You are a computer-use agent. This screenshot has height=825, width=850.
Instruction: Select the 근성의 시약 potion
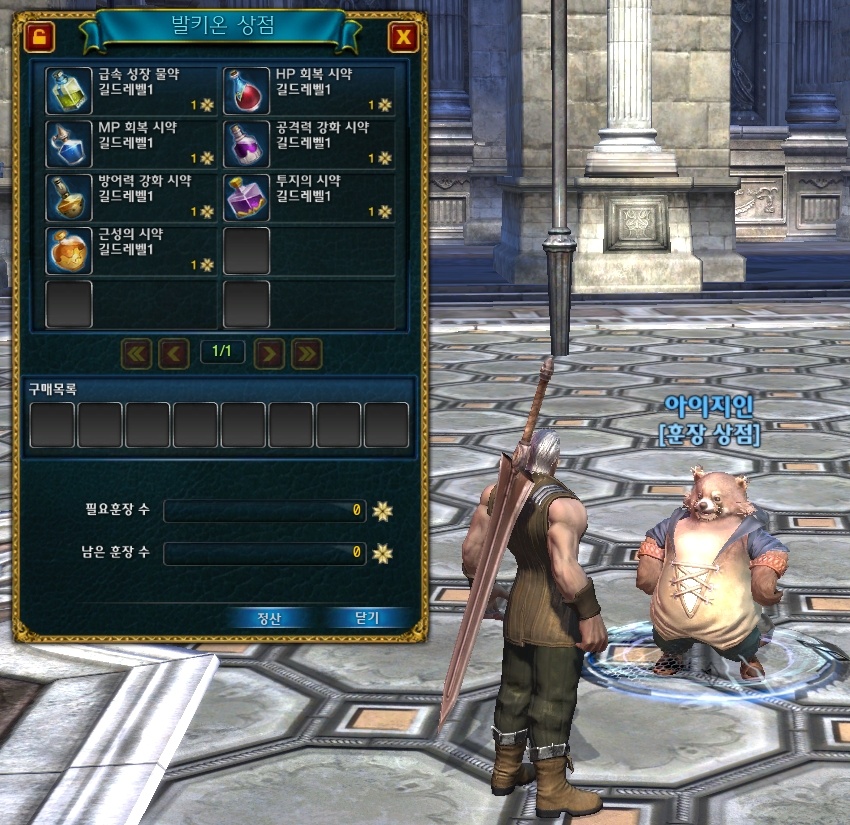[x=70, y=250]
